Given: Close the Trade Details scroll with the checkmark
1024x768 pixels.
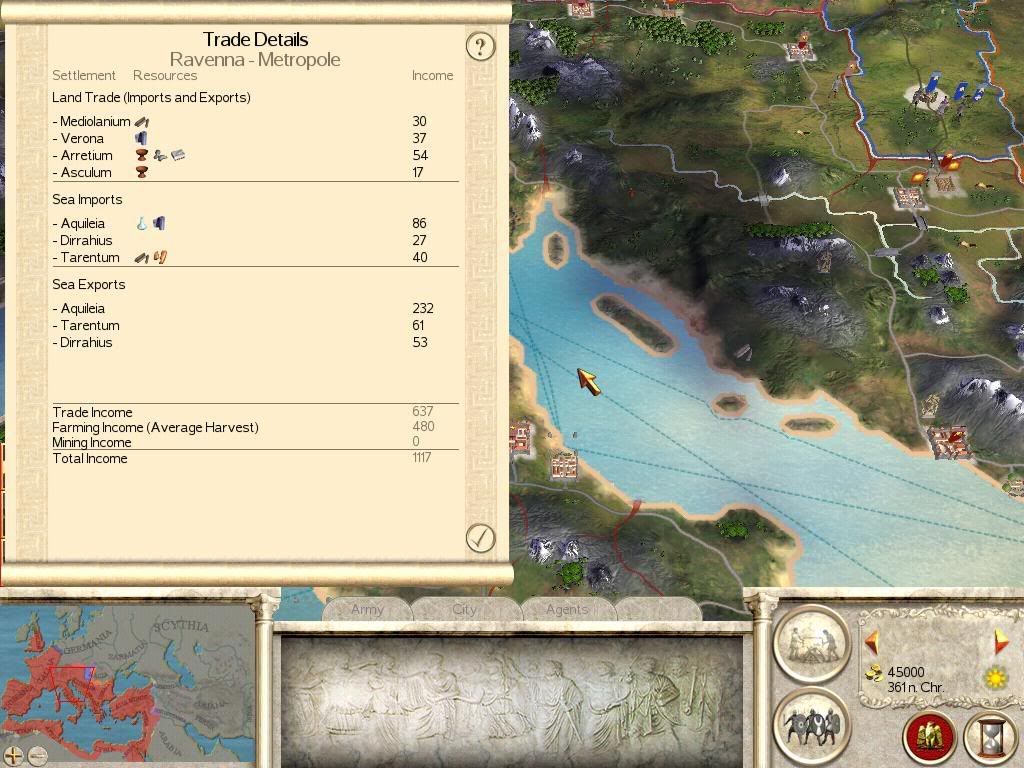Looking at the screenshot, I should pyautogui.click(x=481, y=538).
